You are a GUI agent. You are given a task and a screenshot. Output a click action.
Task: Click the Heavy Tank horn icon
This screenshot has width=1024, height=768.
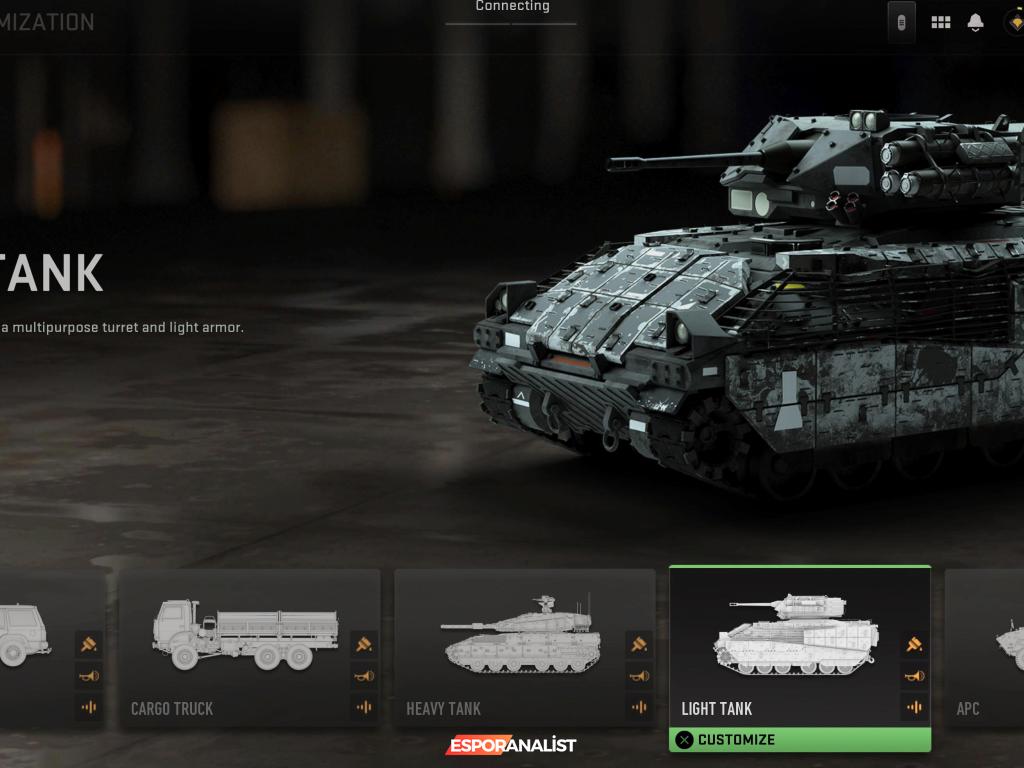pos(639,676)
